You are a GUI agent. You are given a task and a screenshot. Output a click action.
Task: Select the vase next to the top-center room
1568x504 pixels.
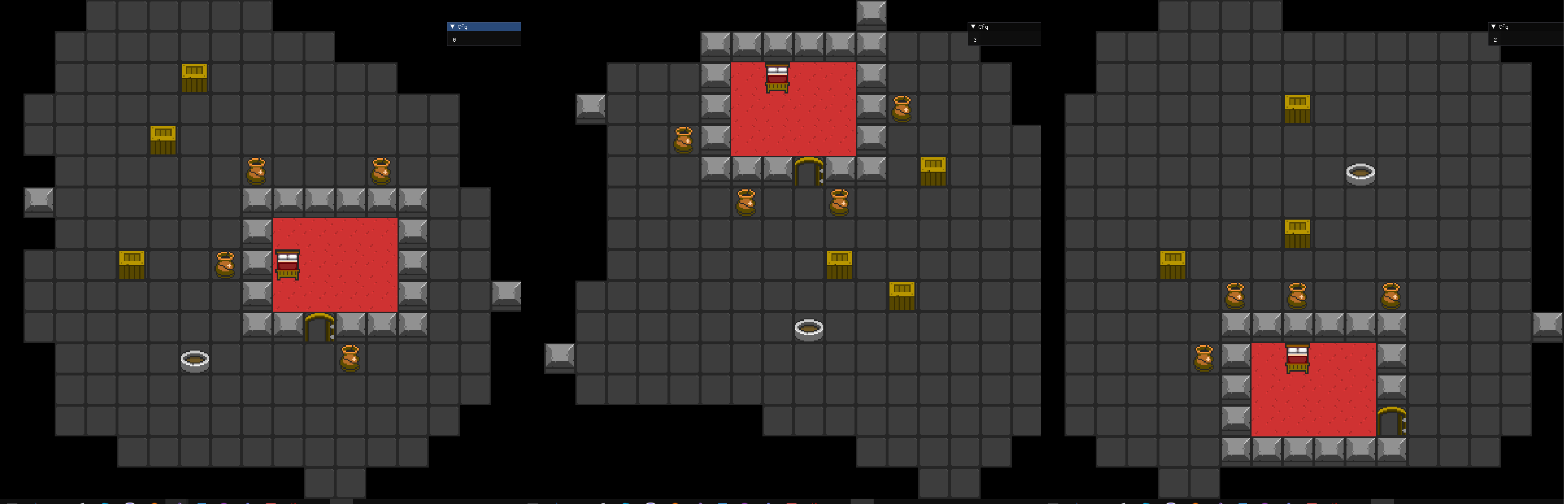(901, 110)
